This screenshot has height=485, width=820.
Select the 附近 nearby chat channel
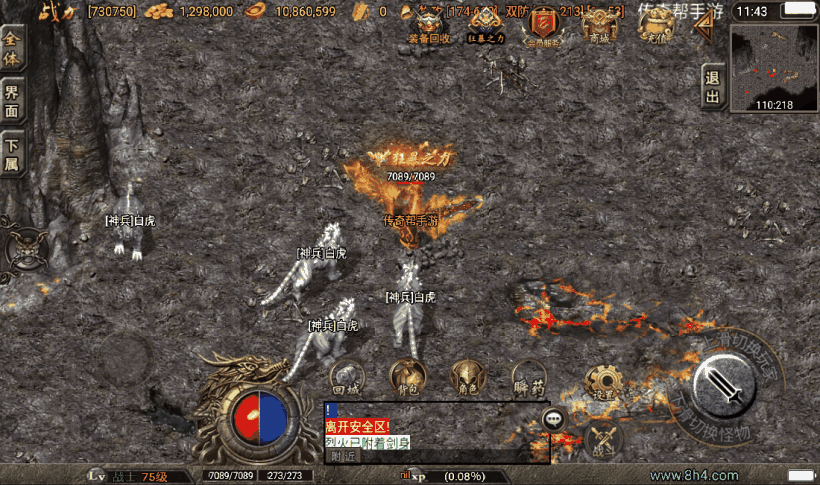click(343, 456)
